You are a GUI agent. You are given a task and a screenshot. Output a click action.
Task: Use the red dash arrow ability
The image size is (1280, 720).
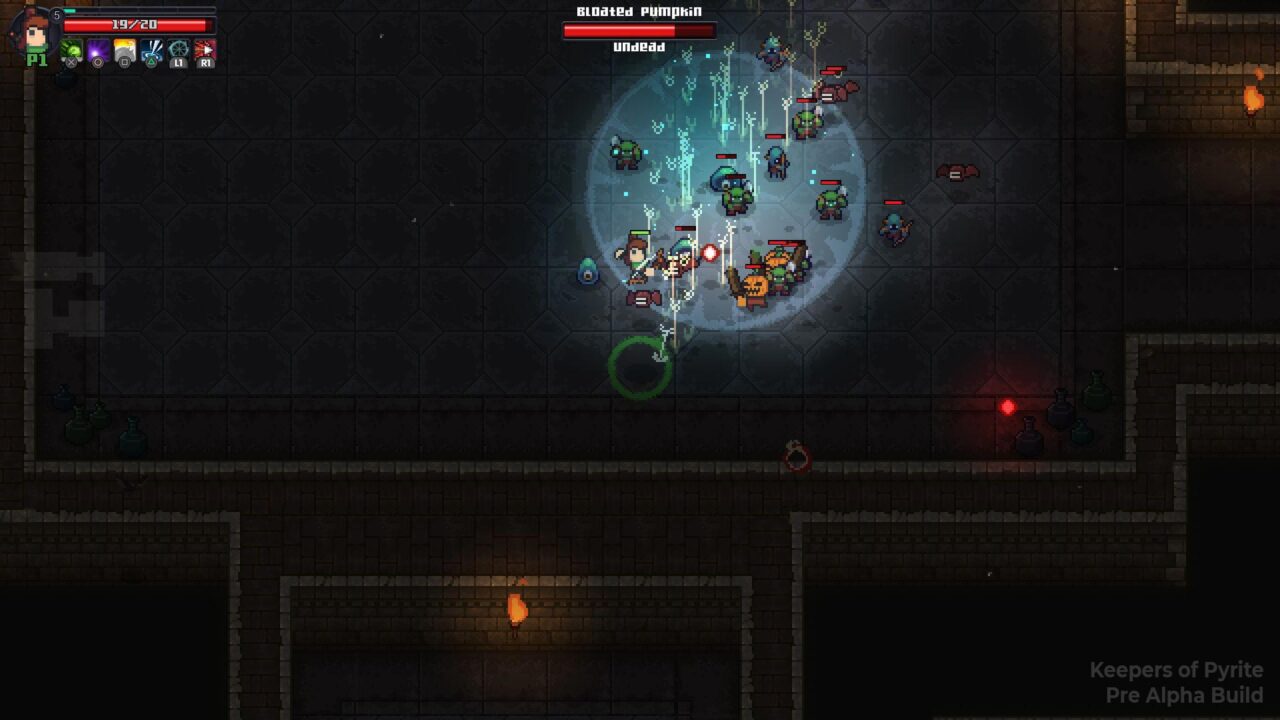pos(205,50)
